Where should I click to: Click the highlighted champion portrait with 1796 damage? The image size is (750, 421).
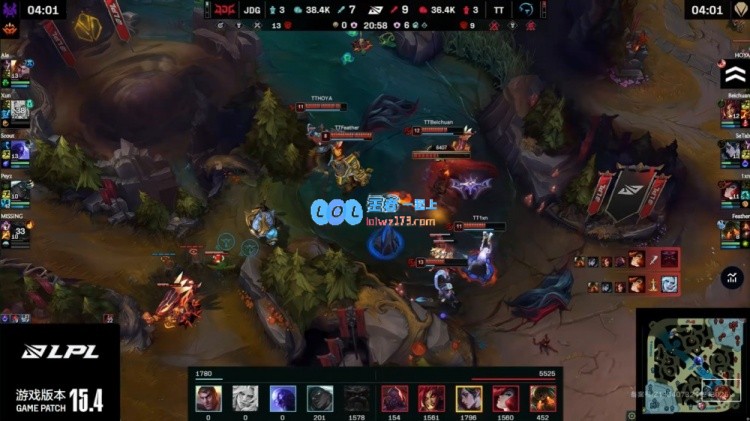(x=469, y=398)
